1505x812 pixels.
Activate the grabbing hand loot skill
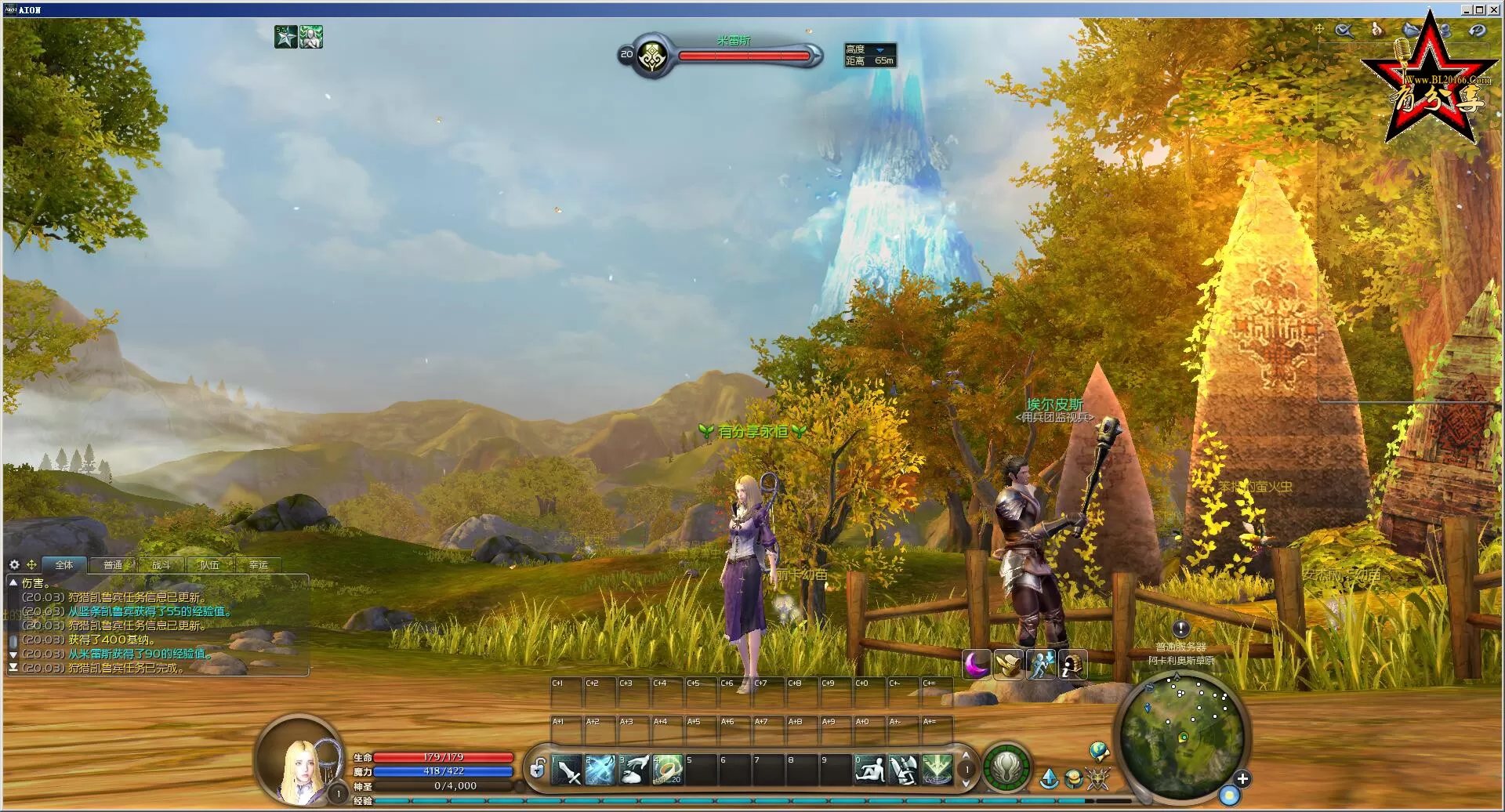pyautogui.click(x=635, y=770)
